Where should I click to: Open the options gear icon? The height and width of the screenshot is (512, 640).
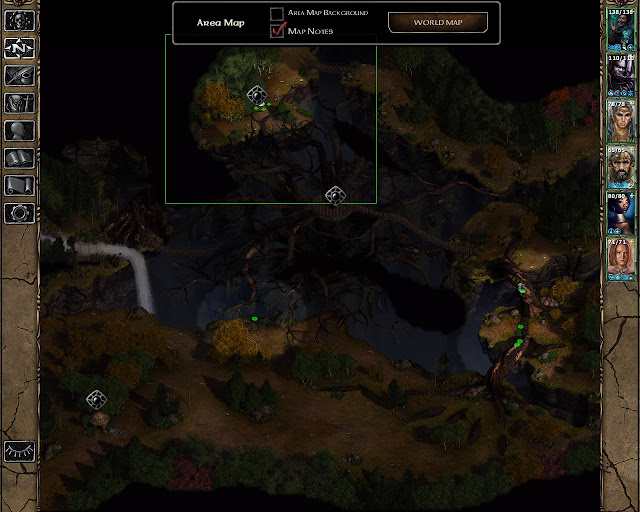[x=20, y=213]
